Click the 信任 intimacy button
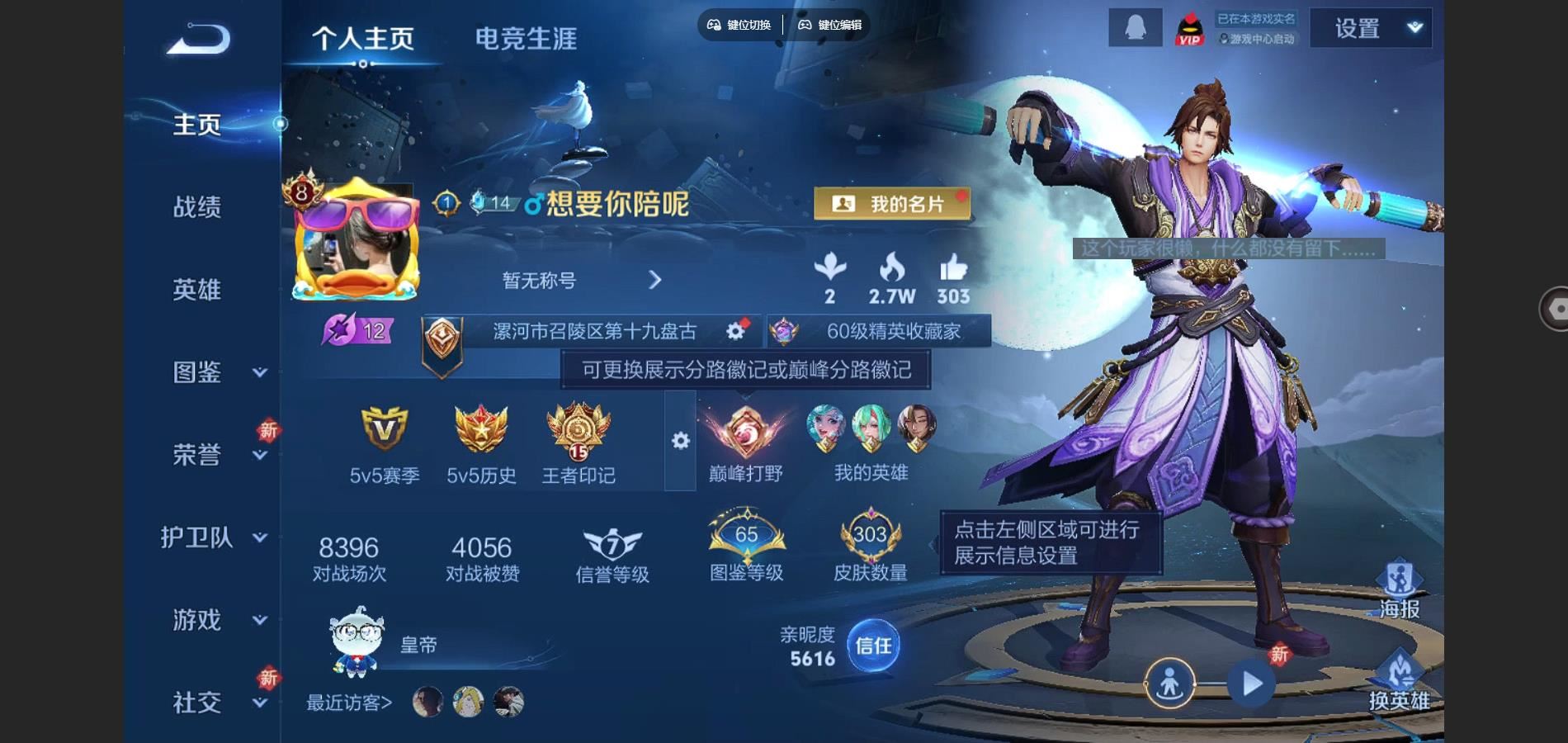This screenshot has width=1568, height=743. click(x=873, y=645)
